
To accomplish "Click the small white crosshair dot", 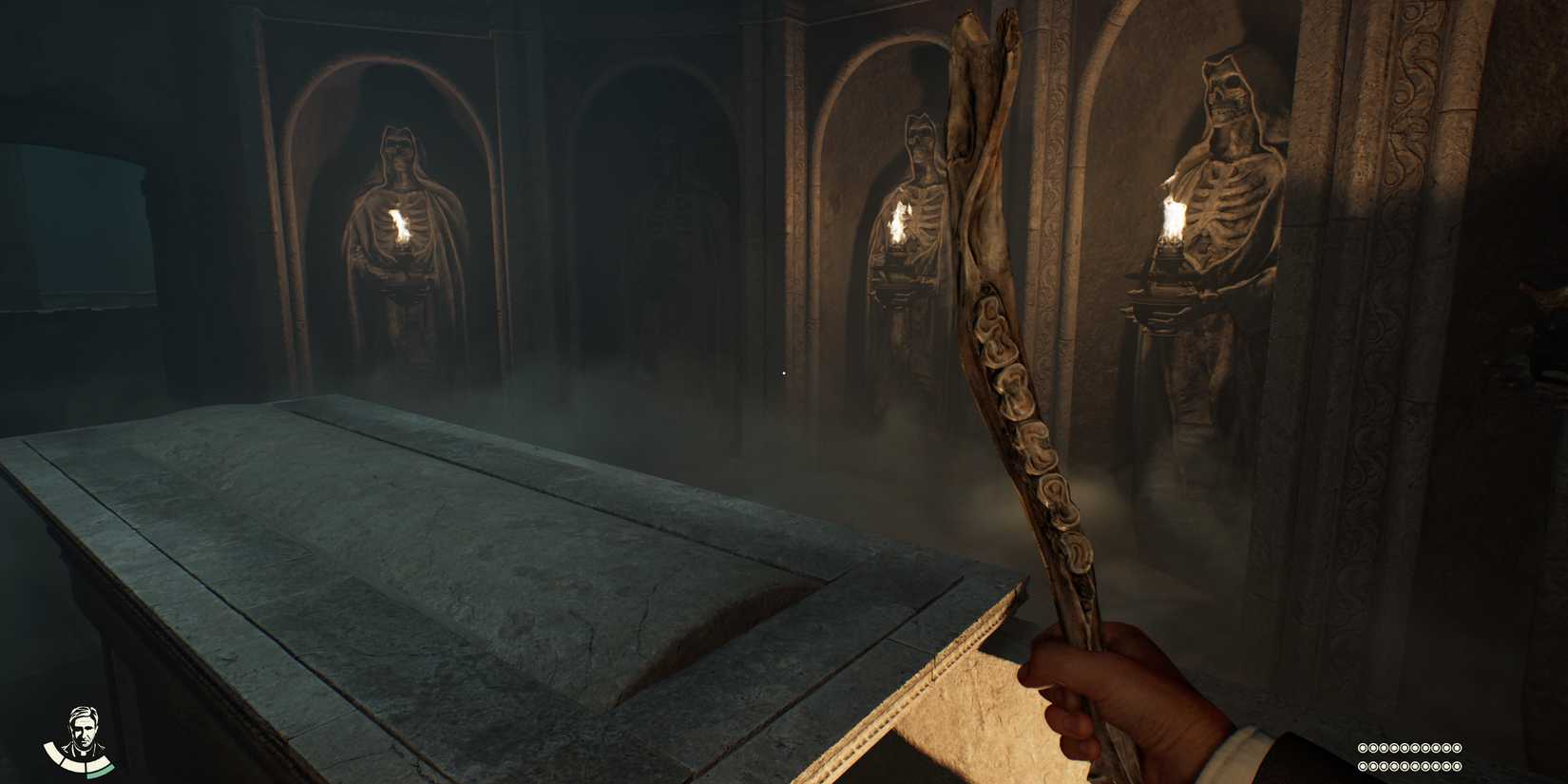I will [x=782, y=373].
